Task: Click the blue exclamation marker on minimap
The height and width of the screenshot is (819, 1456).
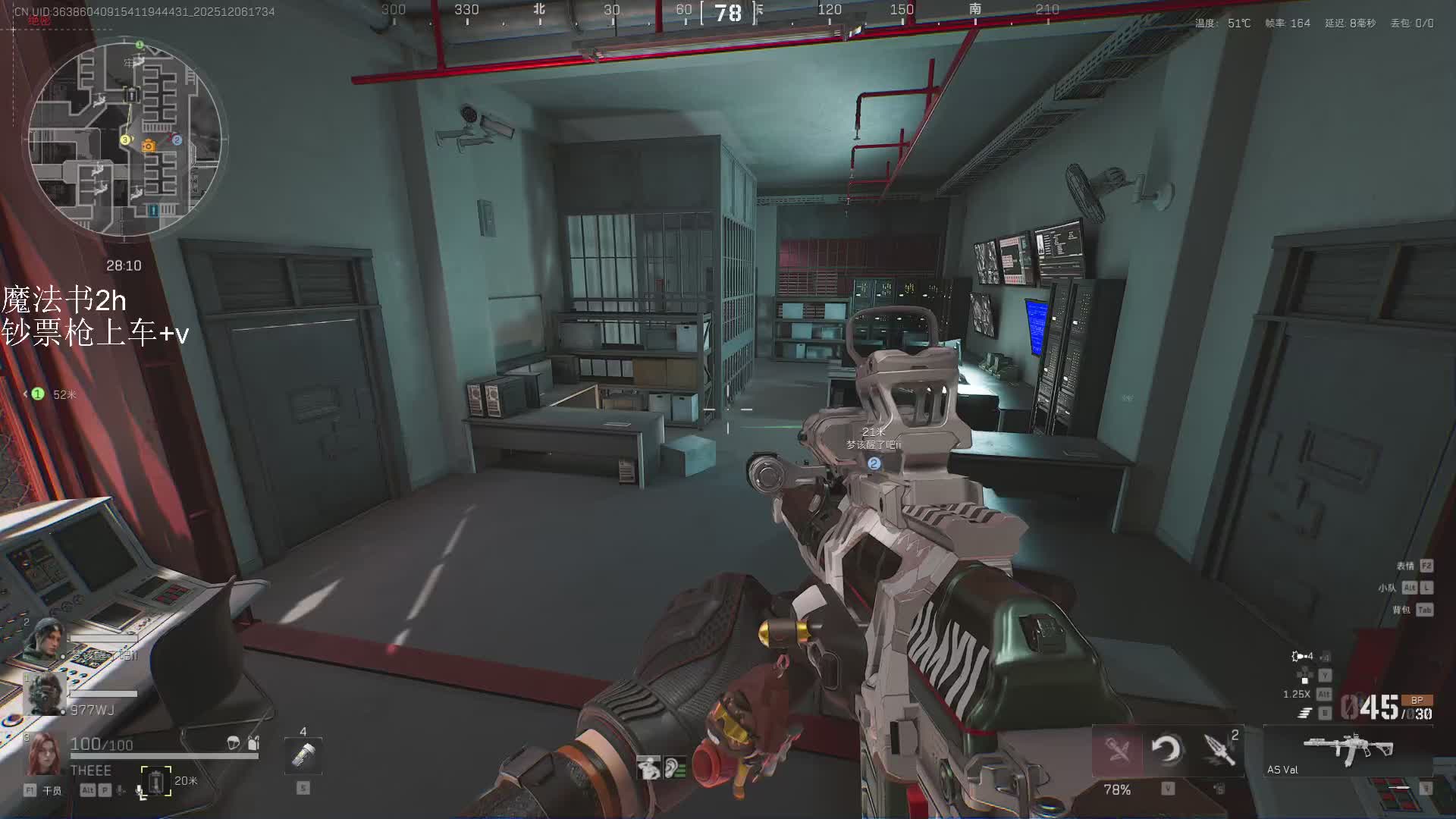Action: pos(154,210)
